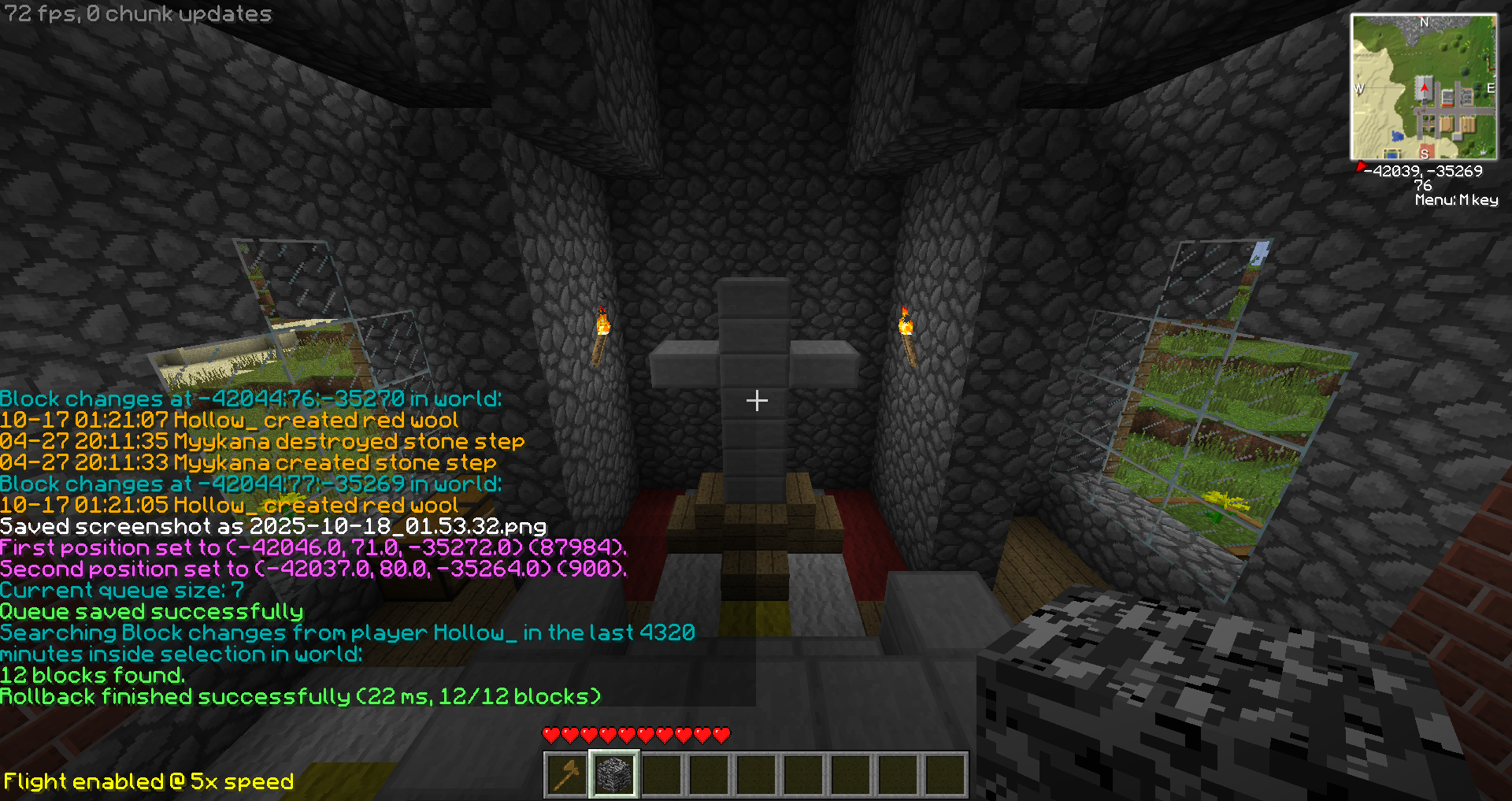The image size is (1512, 801).
Task: Click the minimap in the corner
Action: 1424,87
